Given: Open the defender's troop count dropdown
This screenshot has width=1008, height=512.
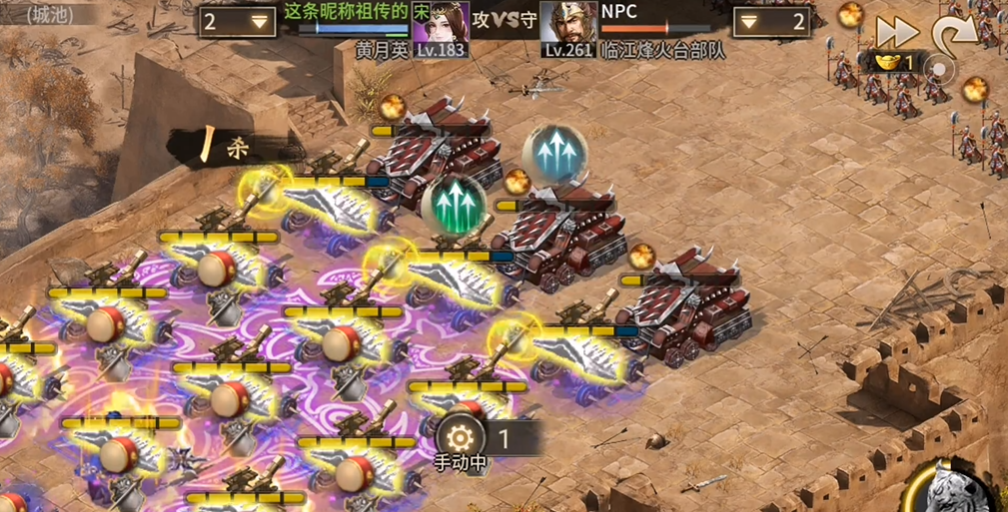Looking at the screenshot, I should coord(771,22).
